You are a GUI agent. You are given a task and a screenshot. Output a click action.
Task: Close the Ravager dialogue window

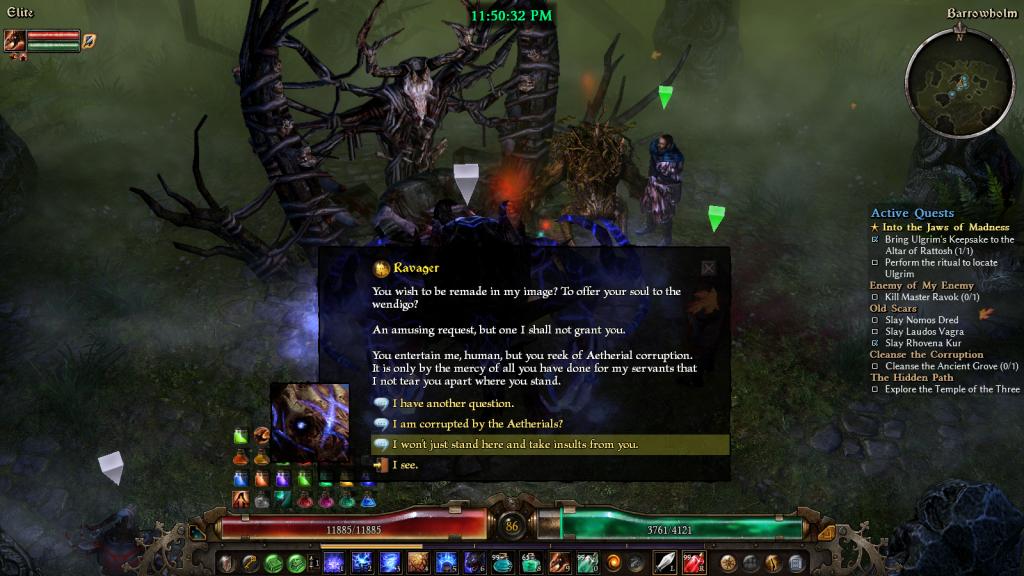point(708,268)
